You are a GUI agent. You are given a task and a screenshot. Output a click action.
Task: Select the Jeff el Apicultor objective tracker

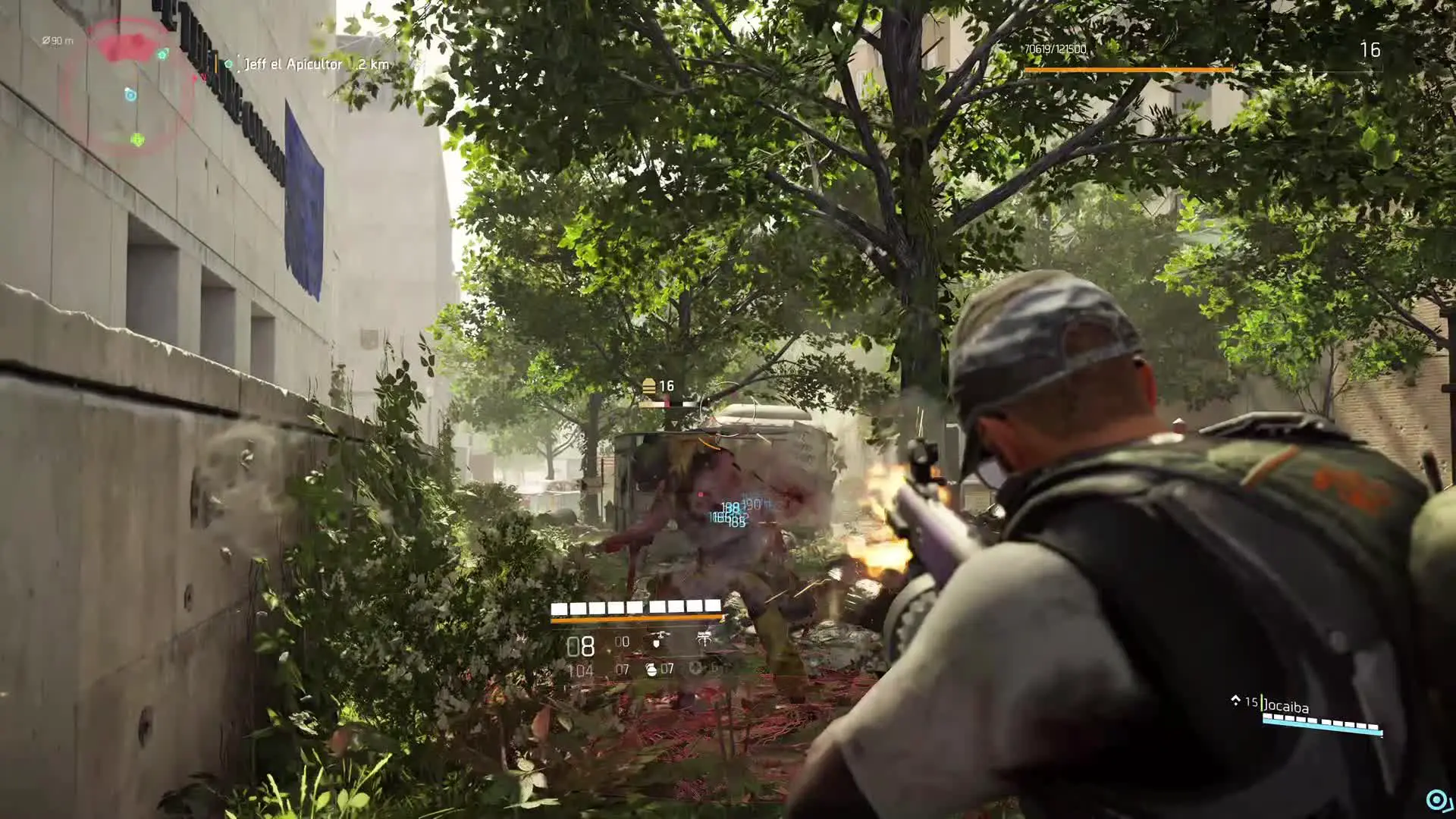pyautogui.click(x=293, y=64)
